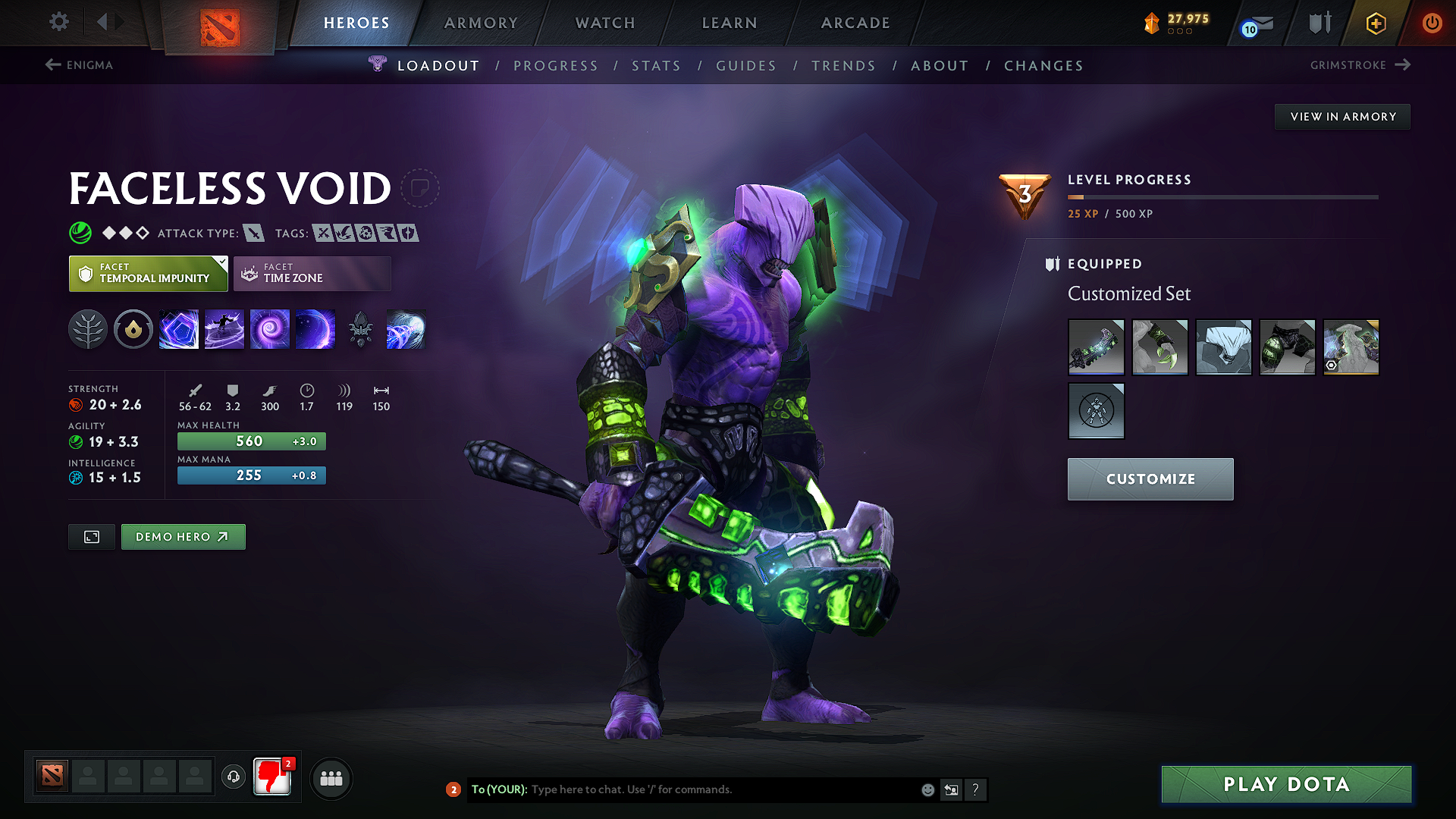The width and height of the screenshot is (1456, 819).
Task: Select the Temporal Impunity facet
Action: click(x=148, y=273)
